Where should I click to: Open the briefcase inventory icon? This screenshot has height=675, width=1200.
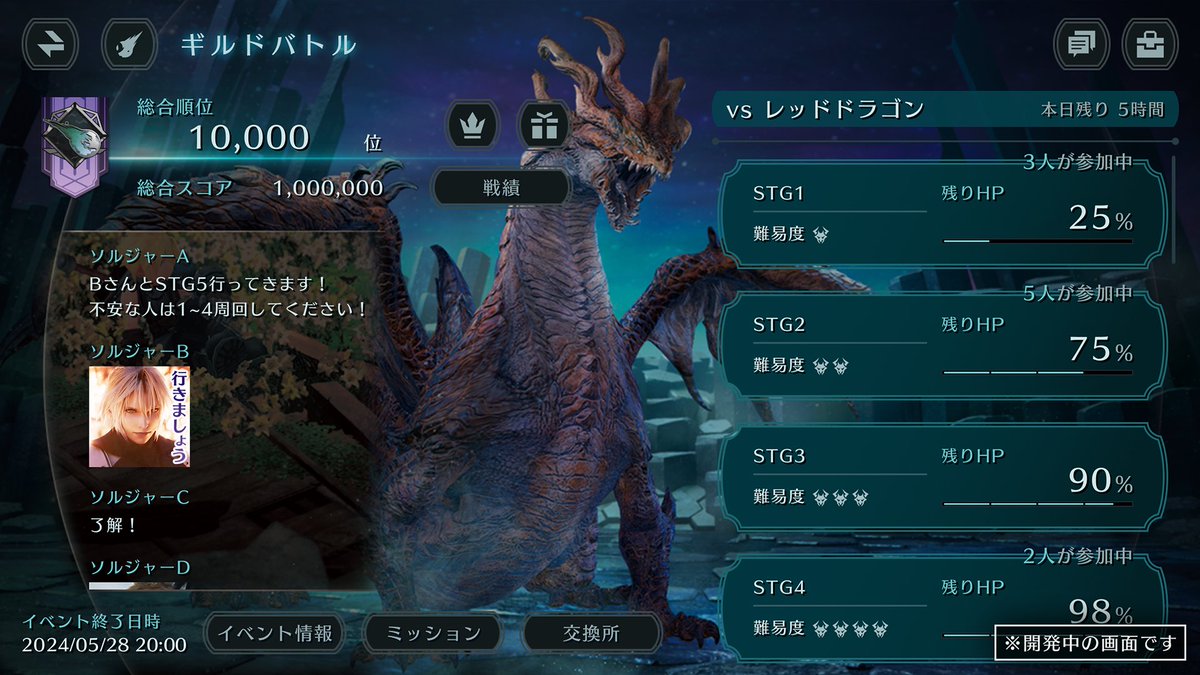tap(1150, 45)
